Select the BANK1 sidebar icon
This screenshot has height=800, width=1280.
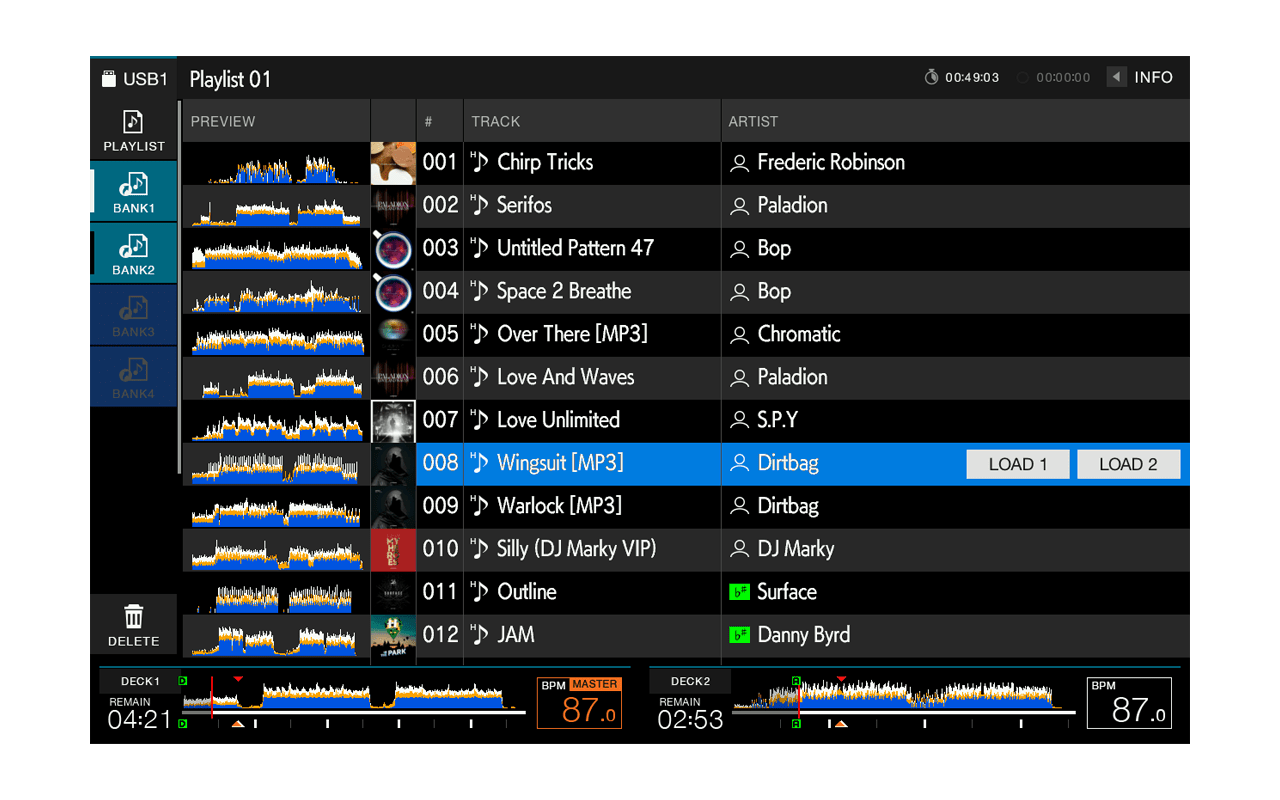coord(133,186)
